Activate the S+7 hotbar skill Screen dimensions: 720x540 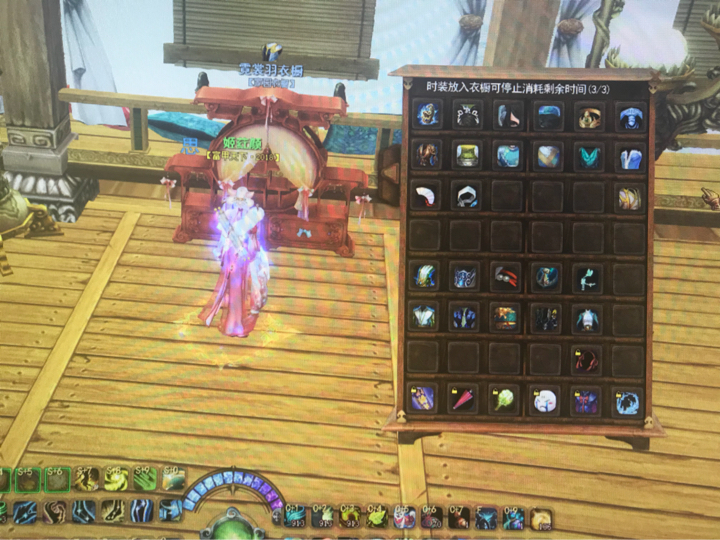point(89,480)
